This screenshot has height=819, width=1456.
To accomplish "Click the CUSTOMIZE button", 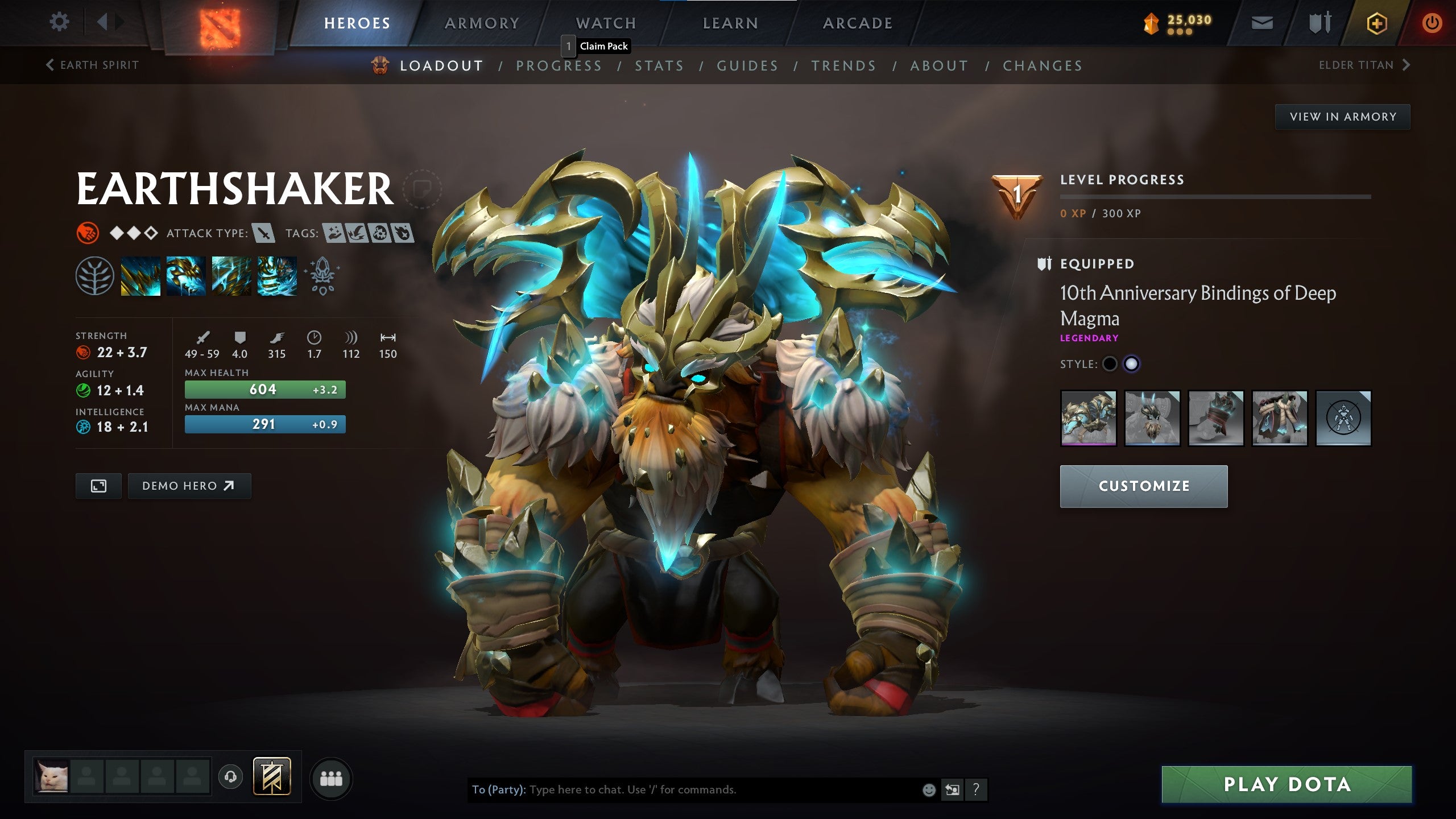I will 1144,486.
